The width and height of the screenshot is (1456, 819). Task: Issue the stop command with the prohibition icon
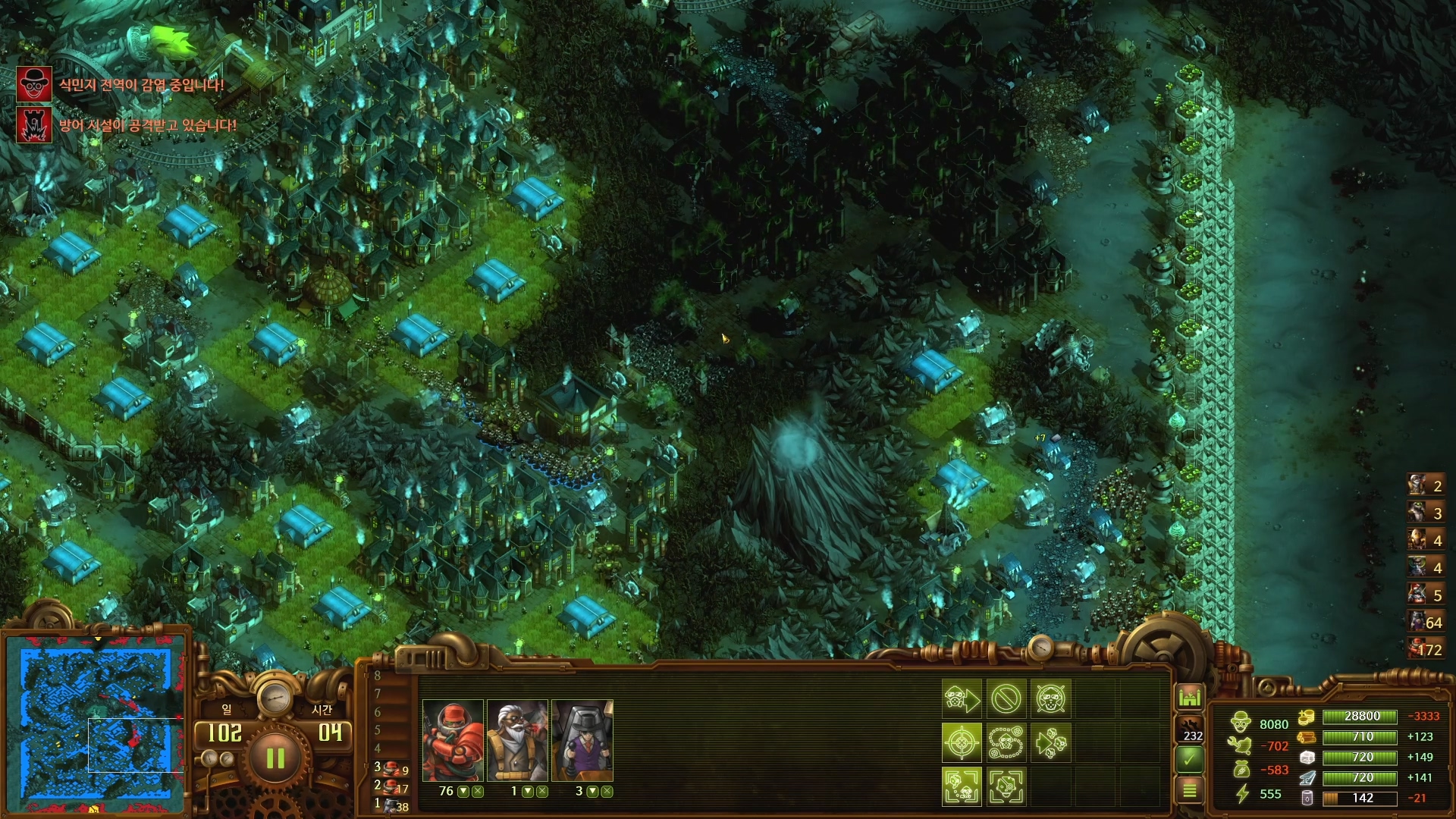pos(1006,698)
